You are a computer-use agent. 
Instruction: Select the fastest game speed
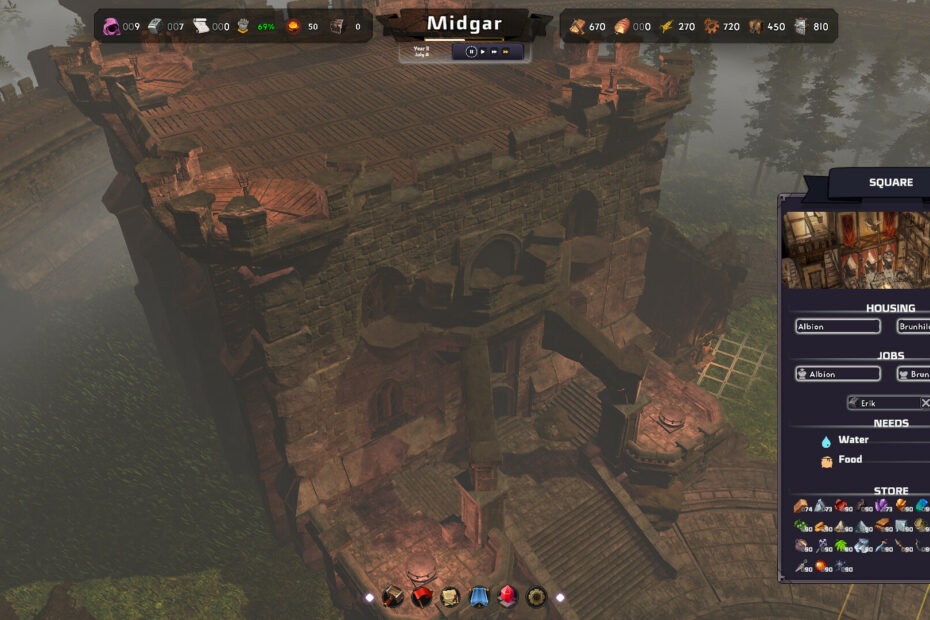[506, 51]
